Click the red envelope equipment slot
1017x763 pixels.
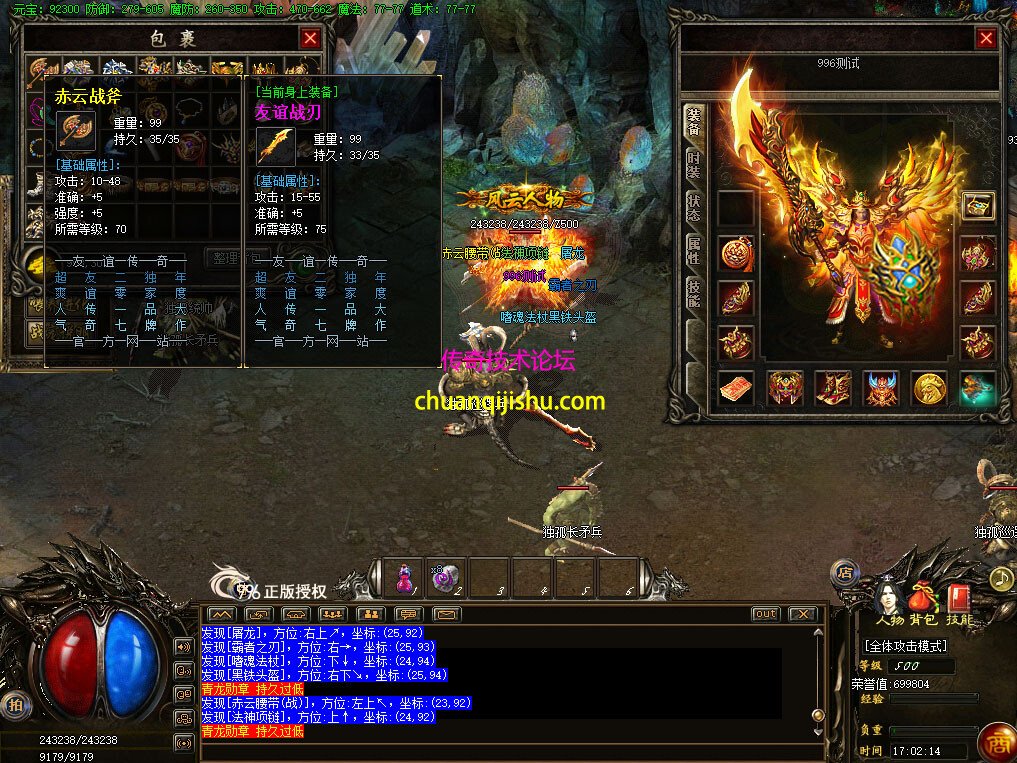pos(735,388)
